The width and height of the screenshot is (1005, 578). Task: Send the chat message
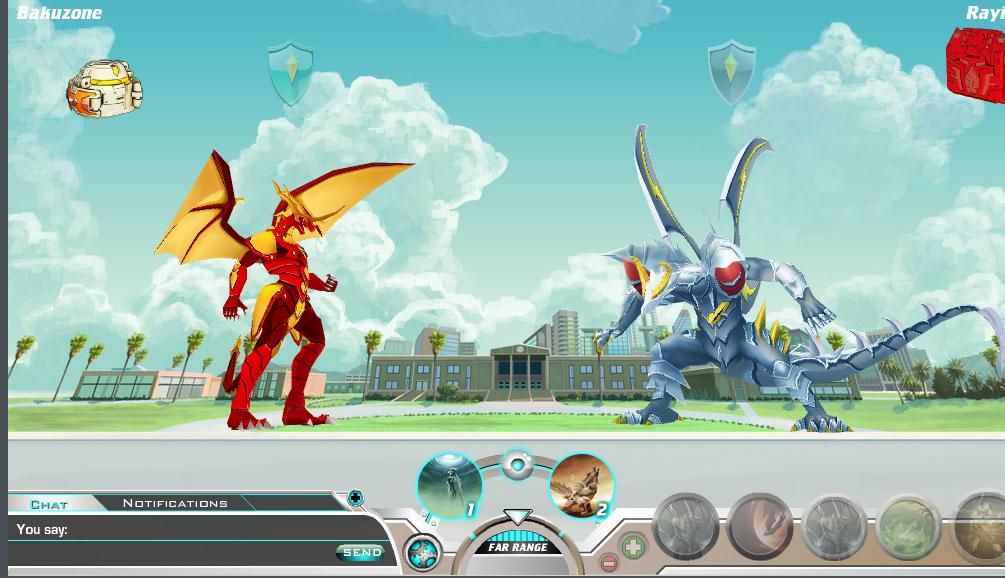[x=361, y=552]
